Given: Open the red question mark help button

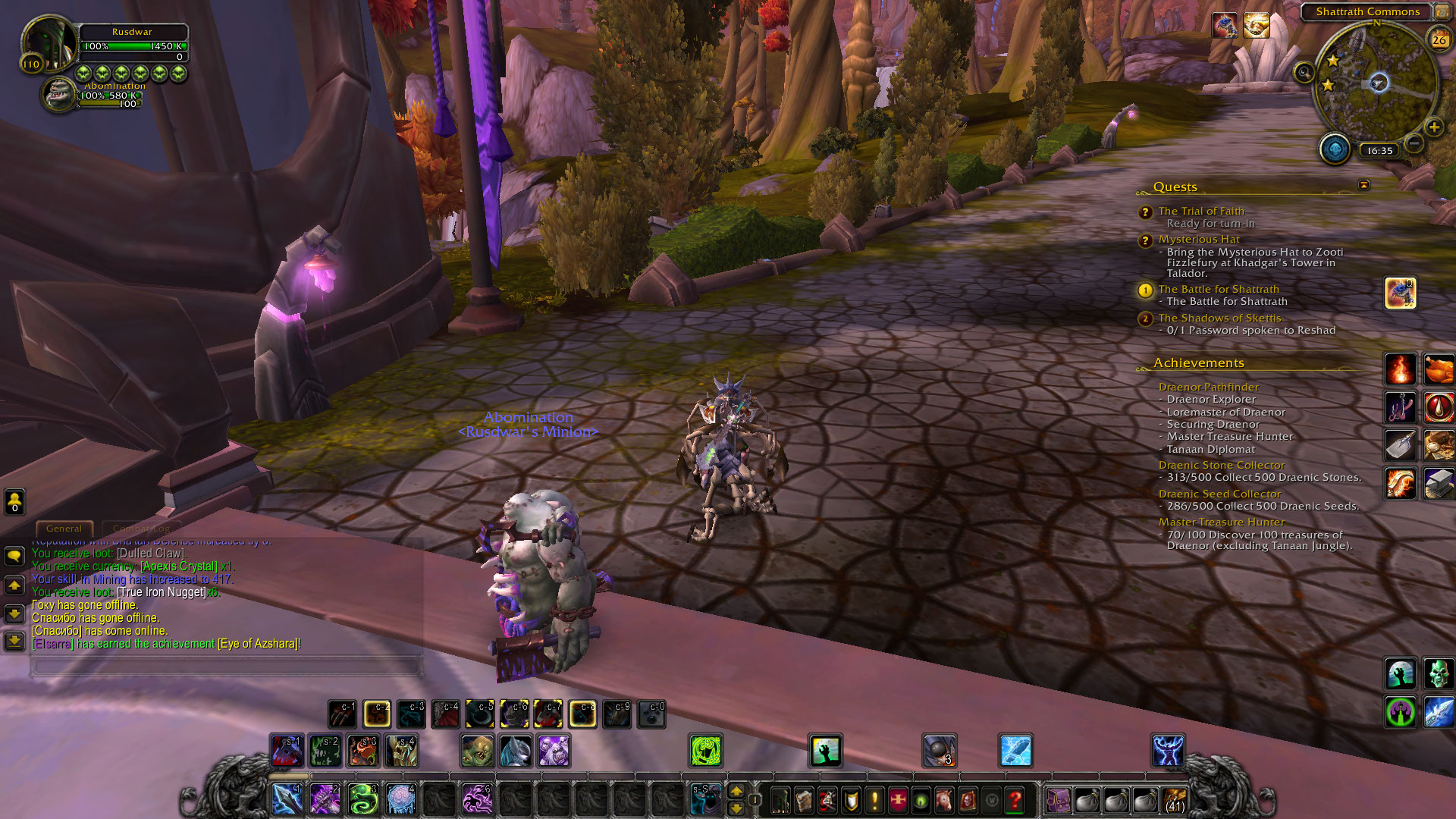Looking at the screenshot, I should (x=1015, y=800).
